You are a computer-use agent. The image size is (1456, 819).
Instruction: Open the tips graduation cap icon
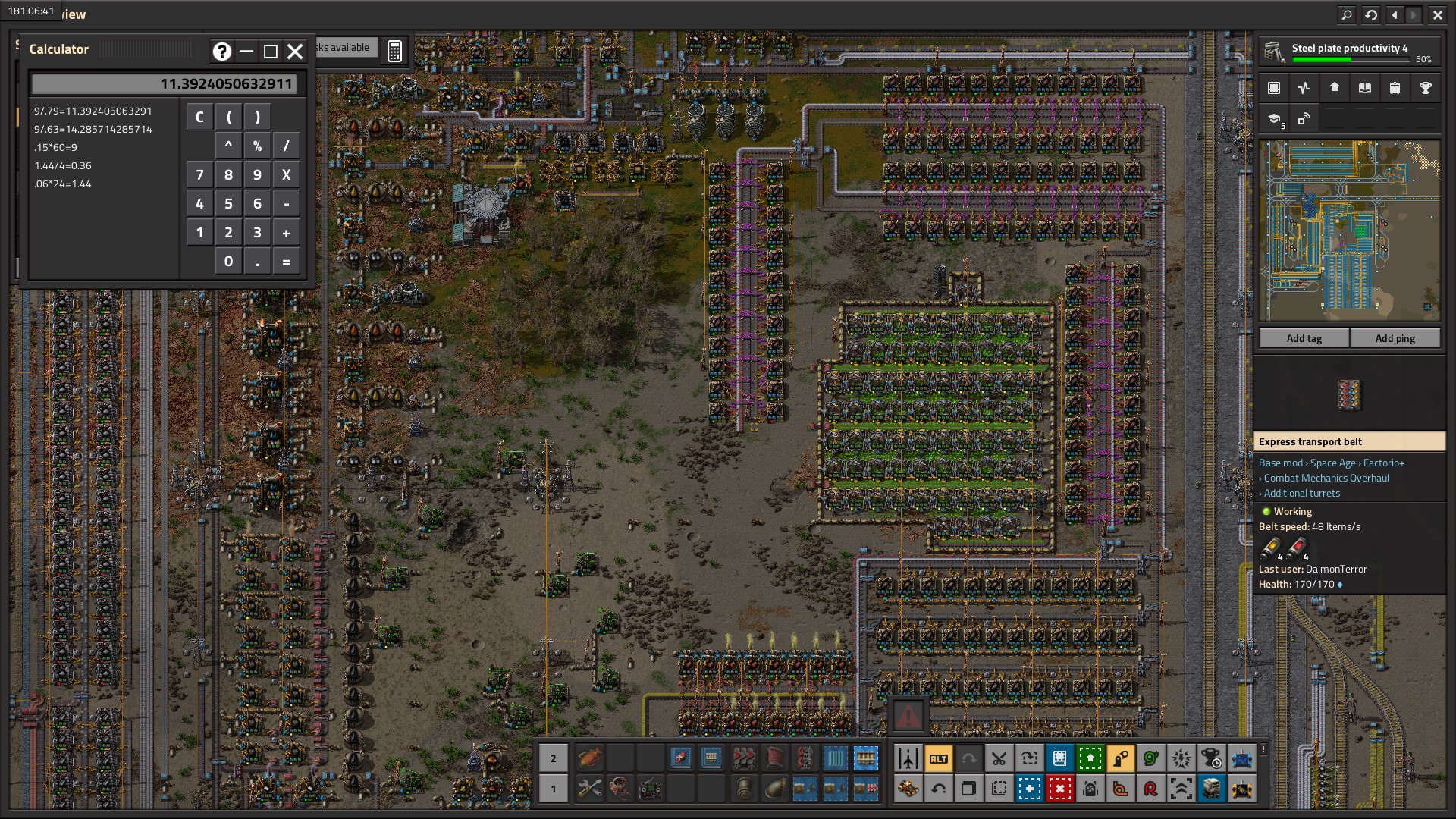[1275, 119]
